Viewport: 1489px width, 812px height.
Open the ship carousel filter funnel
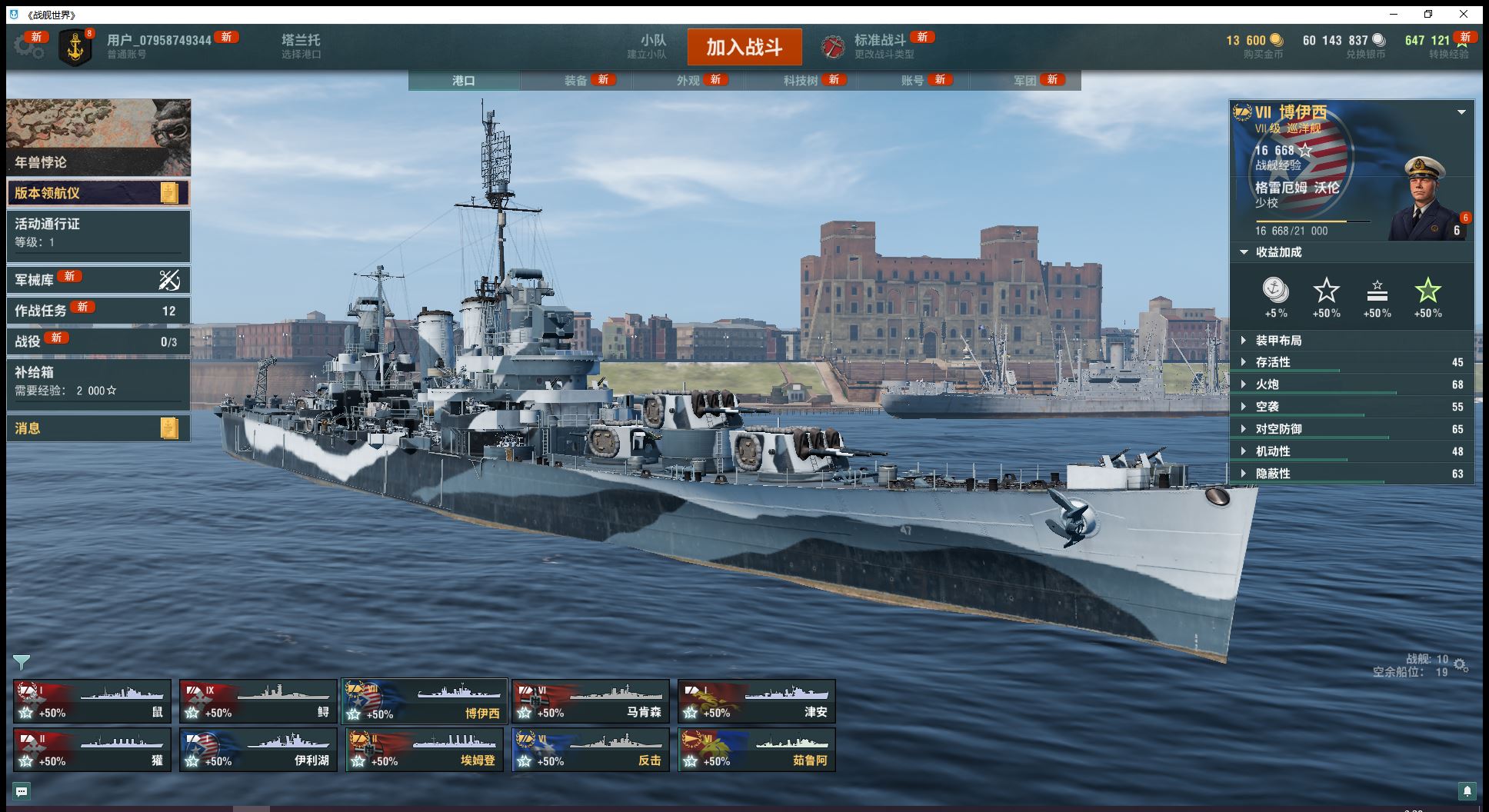[x=22, y=662]
